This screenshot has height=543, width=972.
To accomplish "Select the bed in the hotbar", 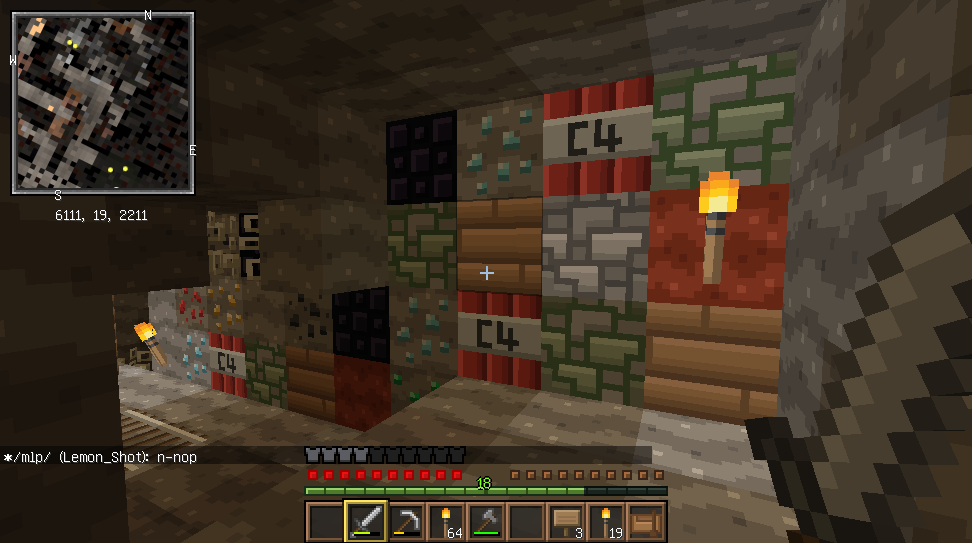I will point(646,521).
